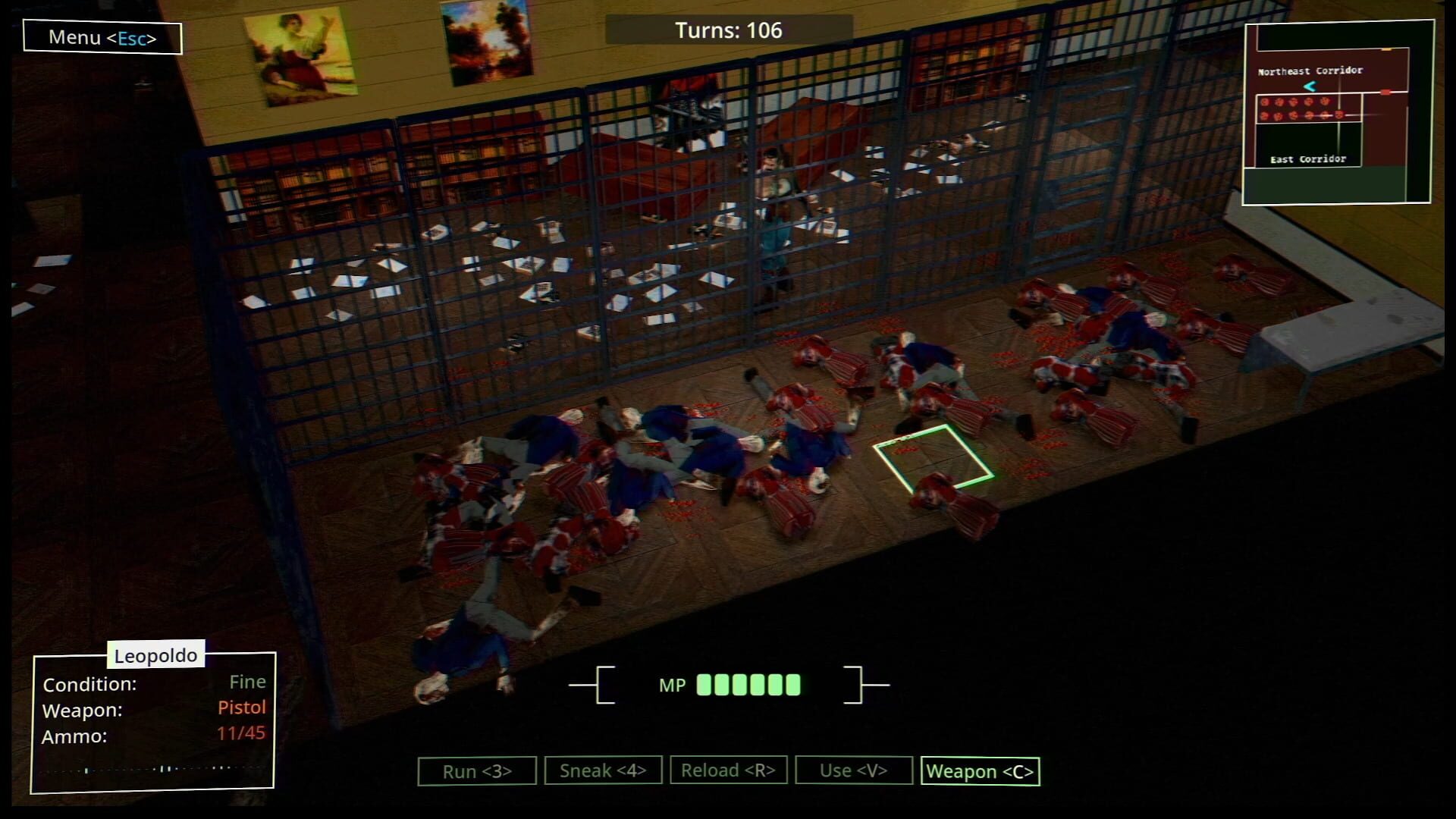Click the highlighted skull icon at the minimap group's end
The height and width of the screenshot is (819, 1456).
tap(1339, 115)
